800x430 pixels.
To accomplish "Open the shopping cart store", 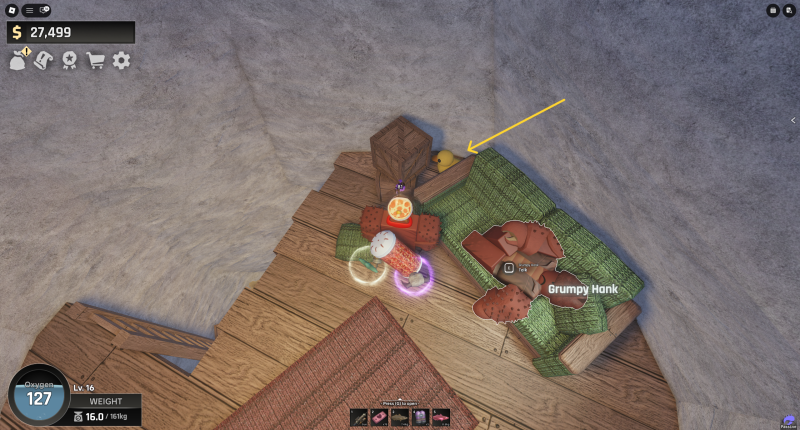I will (x=96, y=60).
